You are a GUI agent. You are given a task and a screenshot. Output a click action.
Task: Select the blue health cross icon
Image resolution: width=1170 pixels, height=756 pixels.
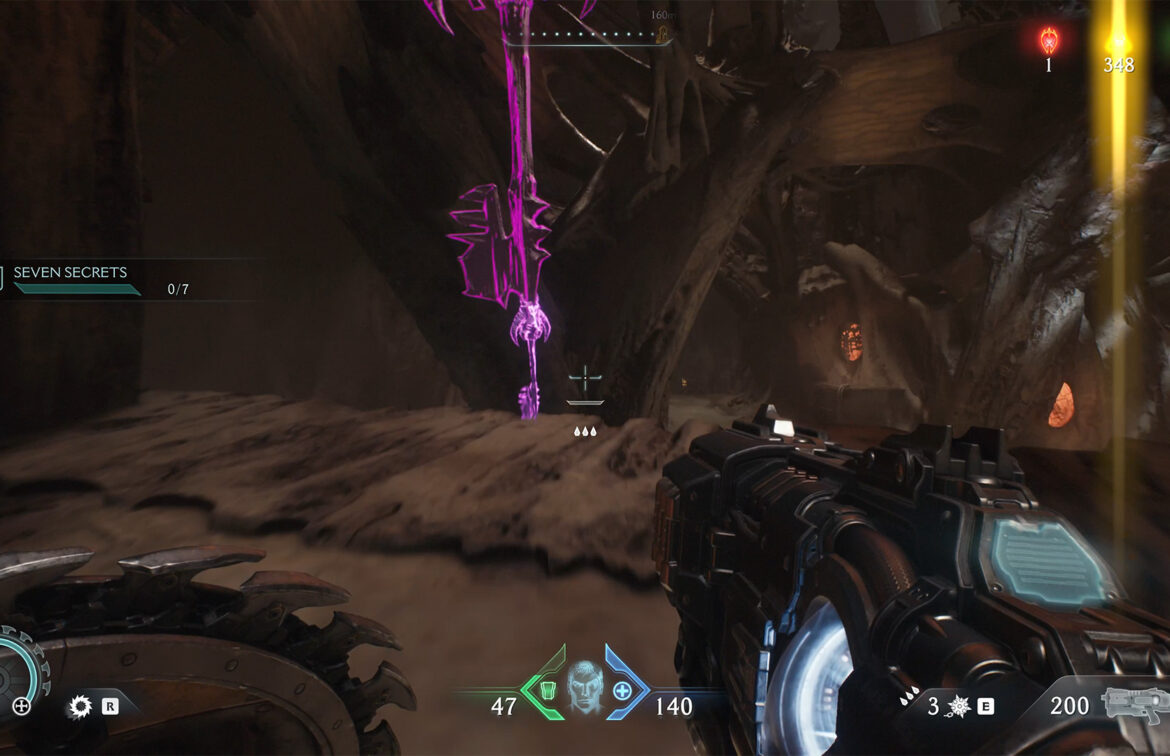(x=622, y=690)
